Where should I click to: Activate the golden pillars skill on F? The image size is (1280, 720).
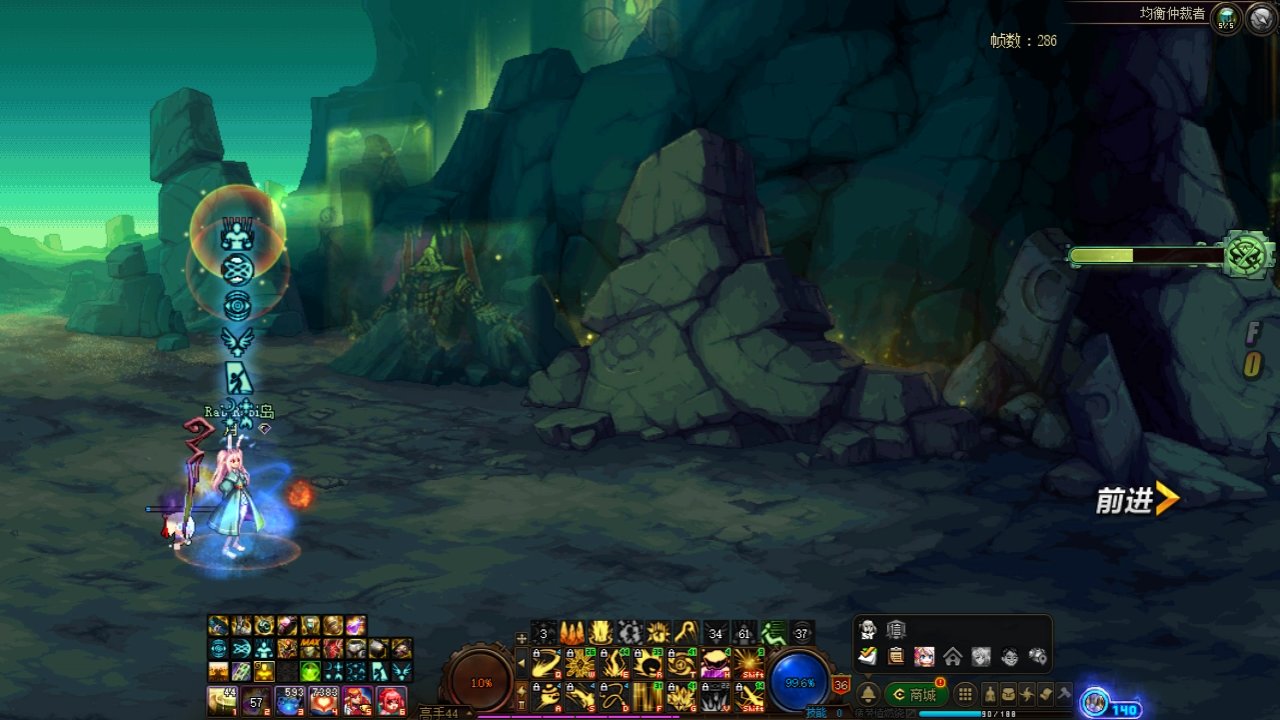coord(647,695)
